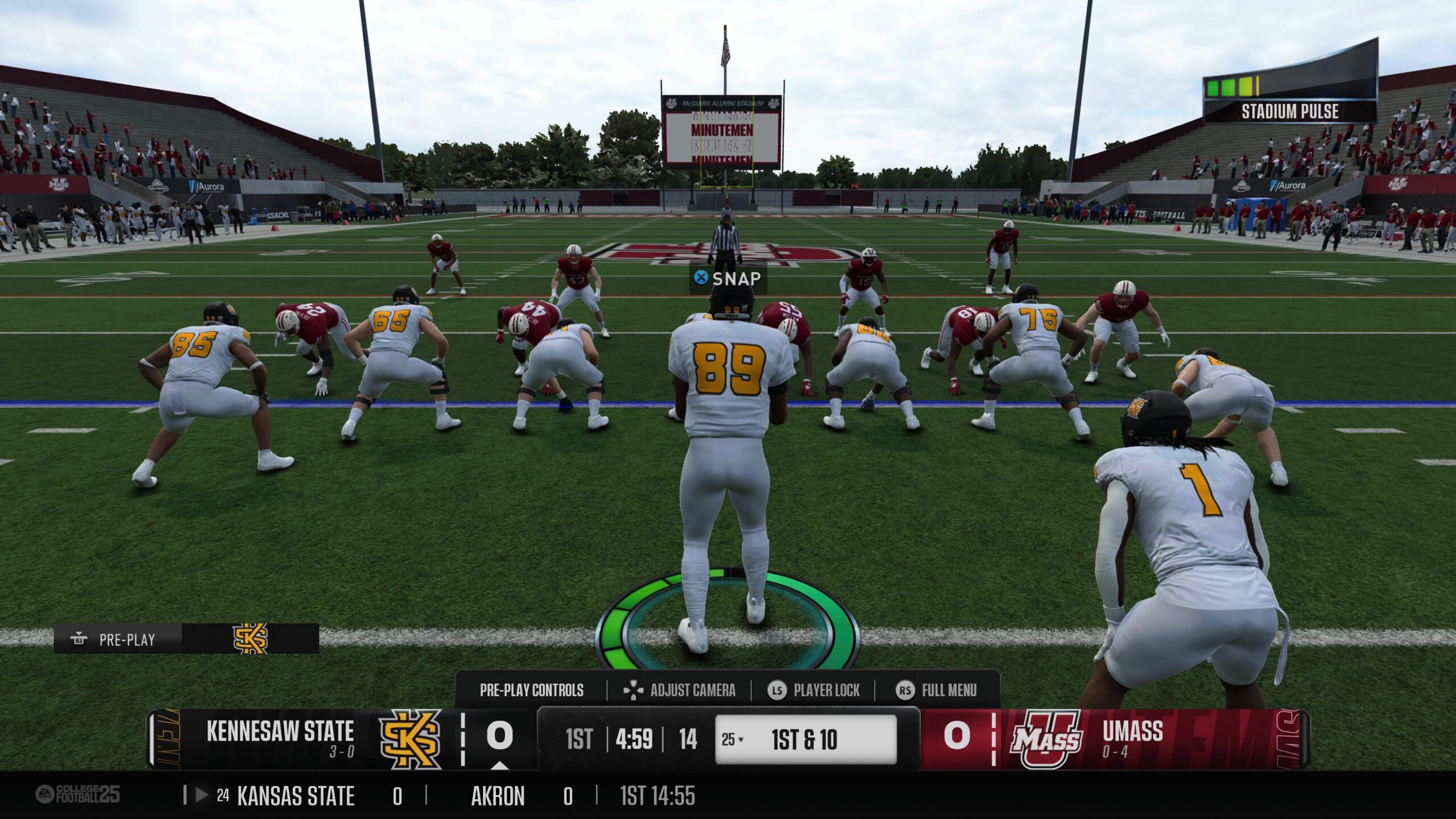
Task: Select the Adjust Camera option
Action: (680, 690)
